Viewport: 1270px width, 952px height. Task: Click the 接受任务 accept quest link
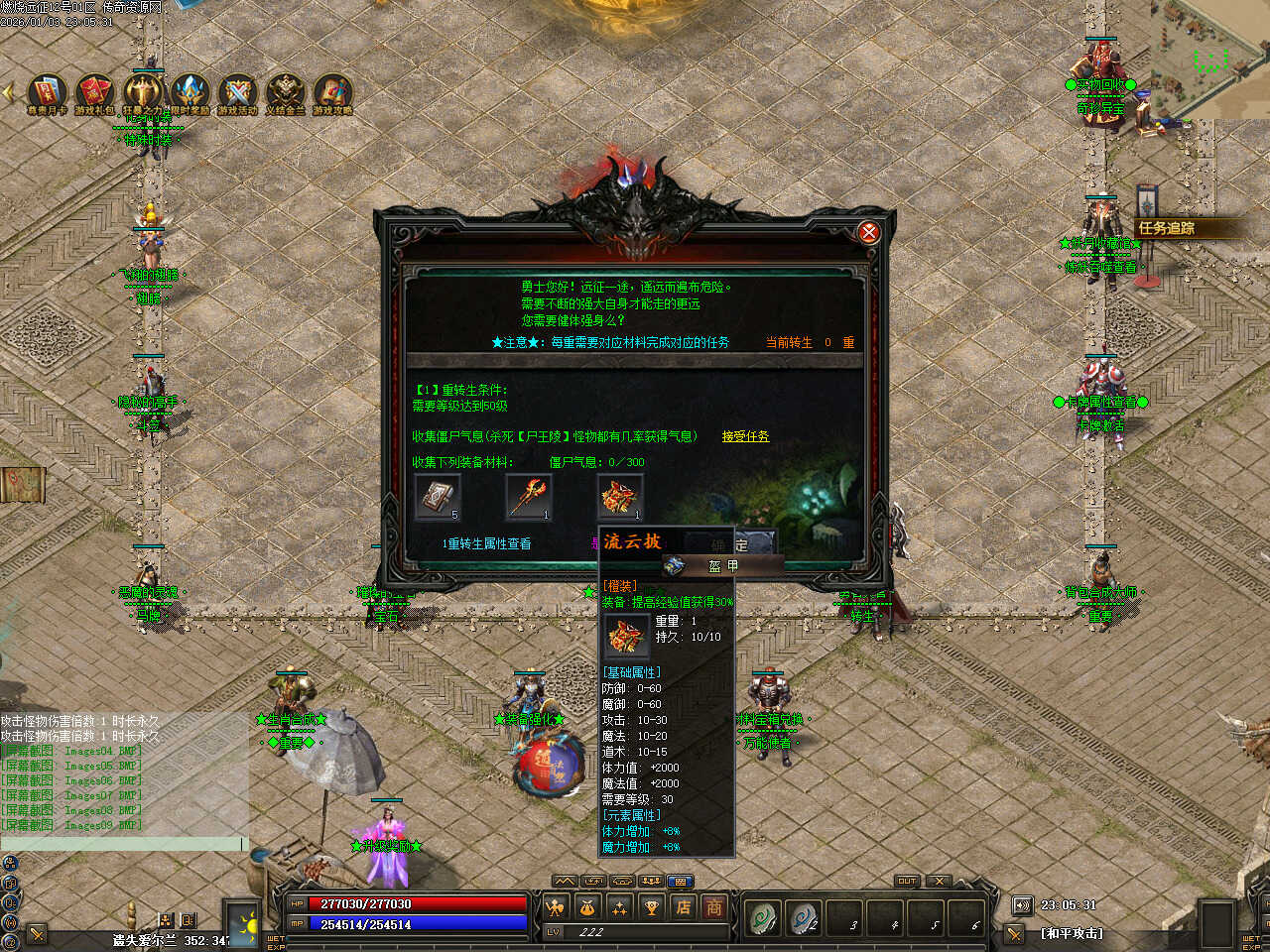(745, 436)
